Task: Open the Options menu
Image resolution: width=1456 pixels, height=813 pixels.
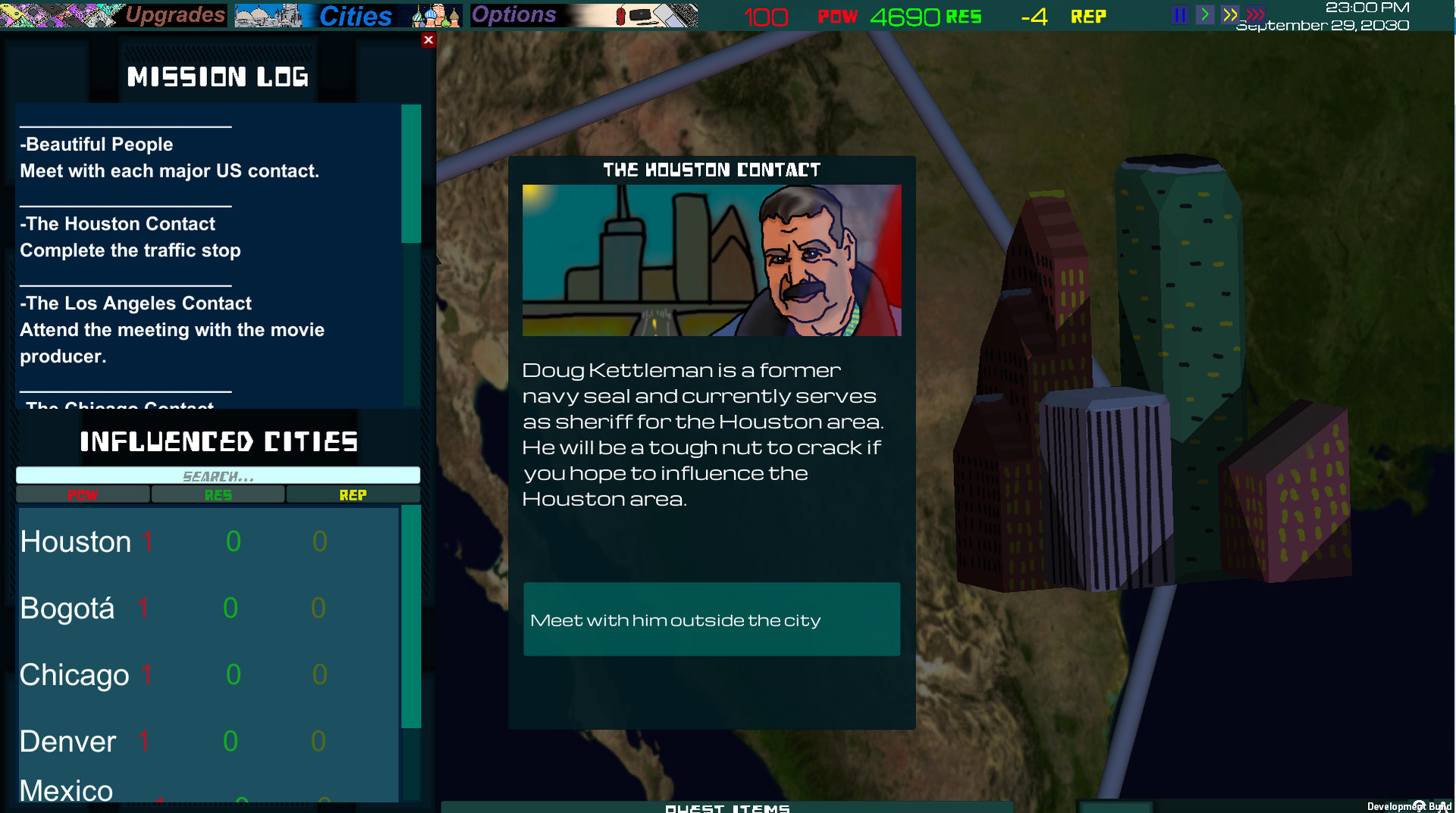Action: 514,14
